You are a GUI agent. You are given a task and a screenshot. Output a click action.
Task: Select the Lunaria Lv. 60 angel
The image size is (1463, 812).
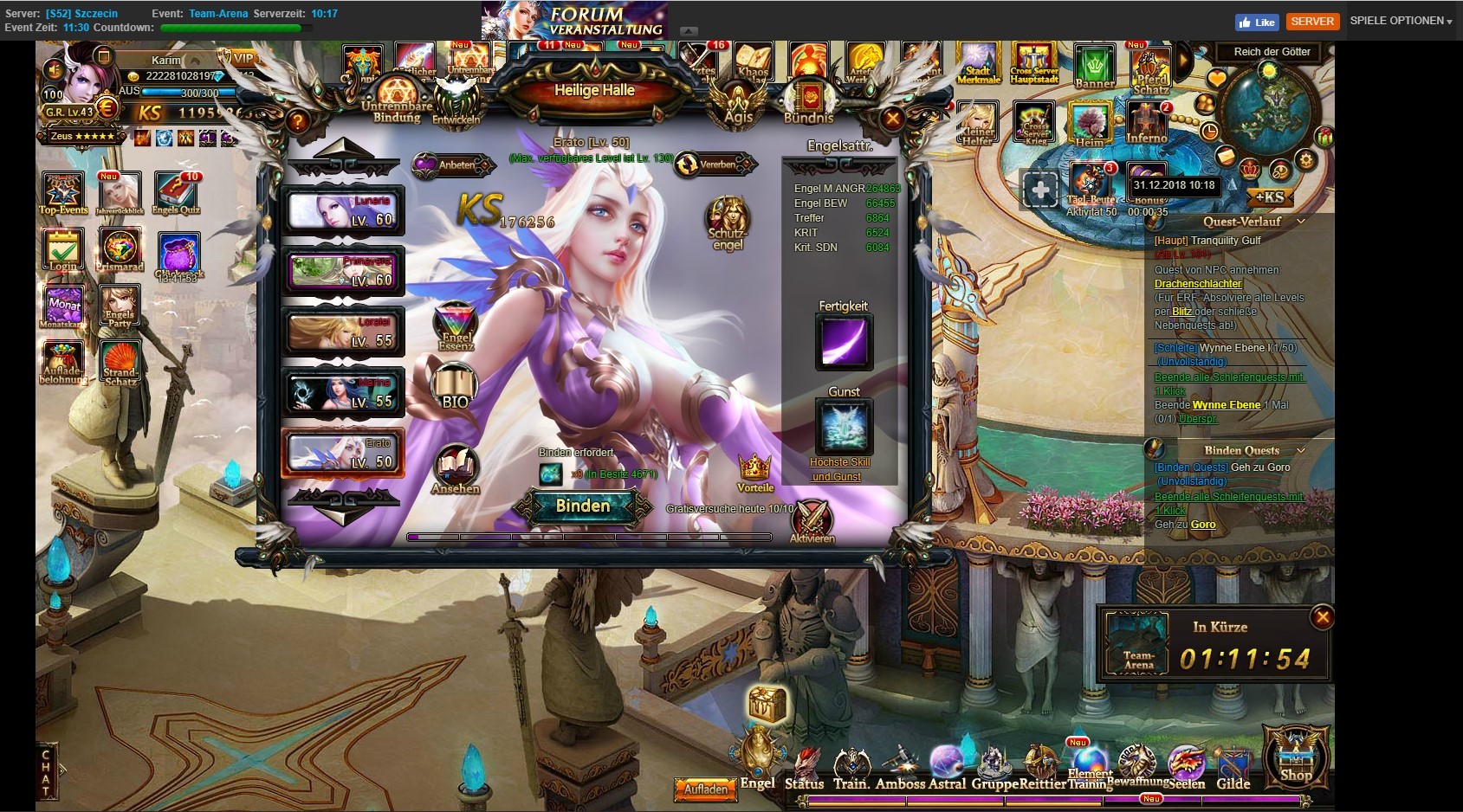coord(343,211)
